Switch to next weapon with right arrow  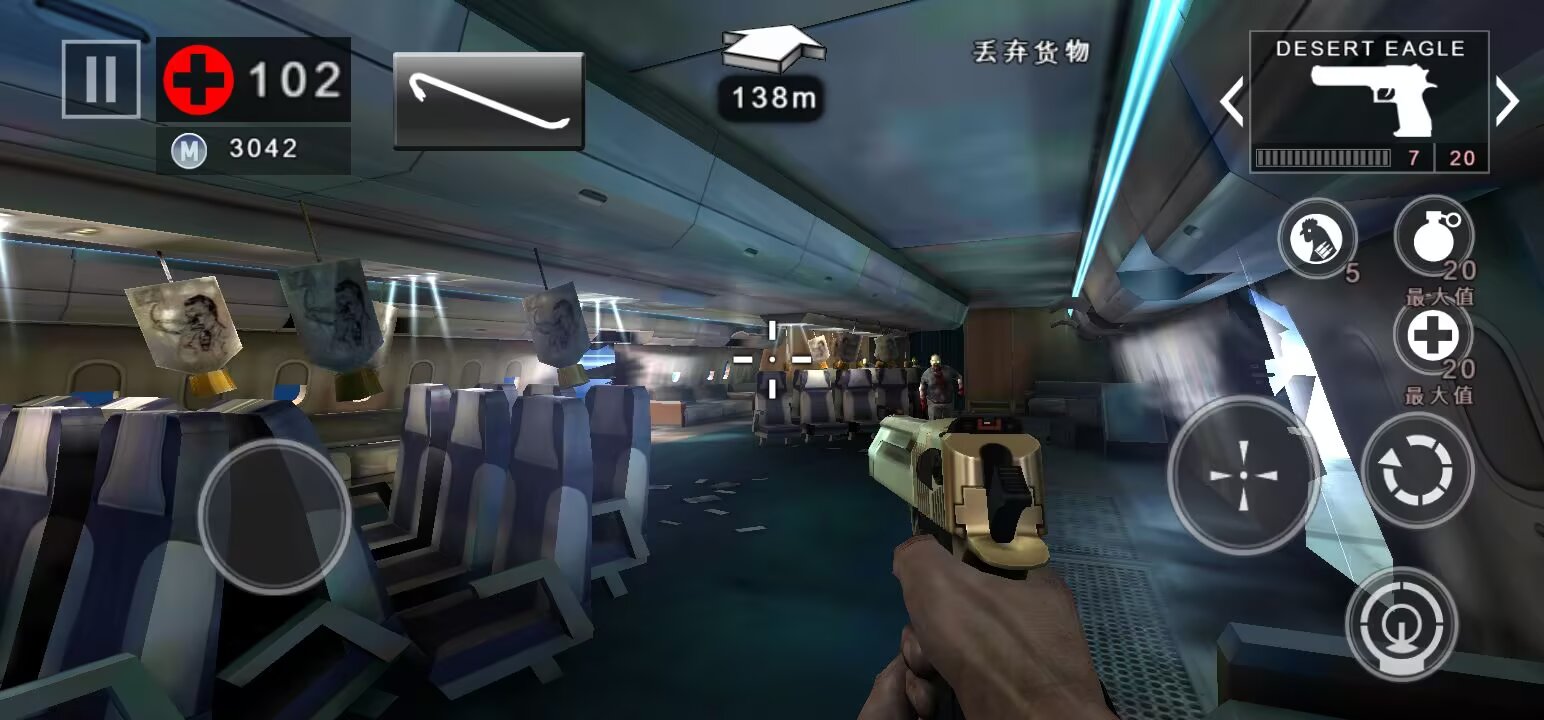point(1508,100)
